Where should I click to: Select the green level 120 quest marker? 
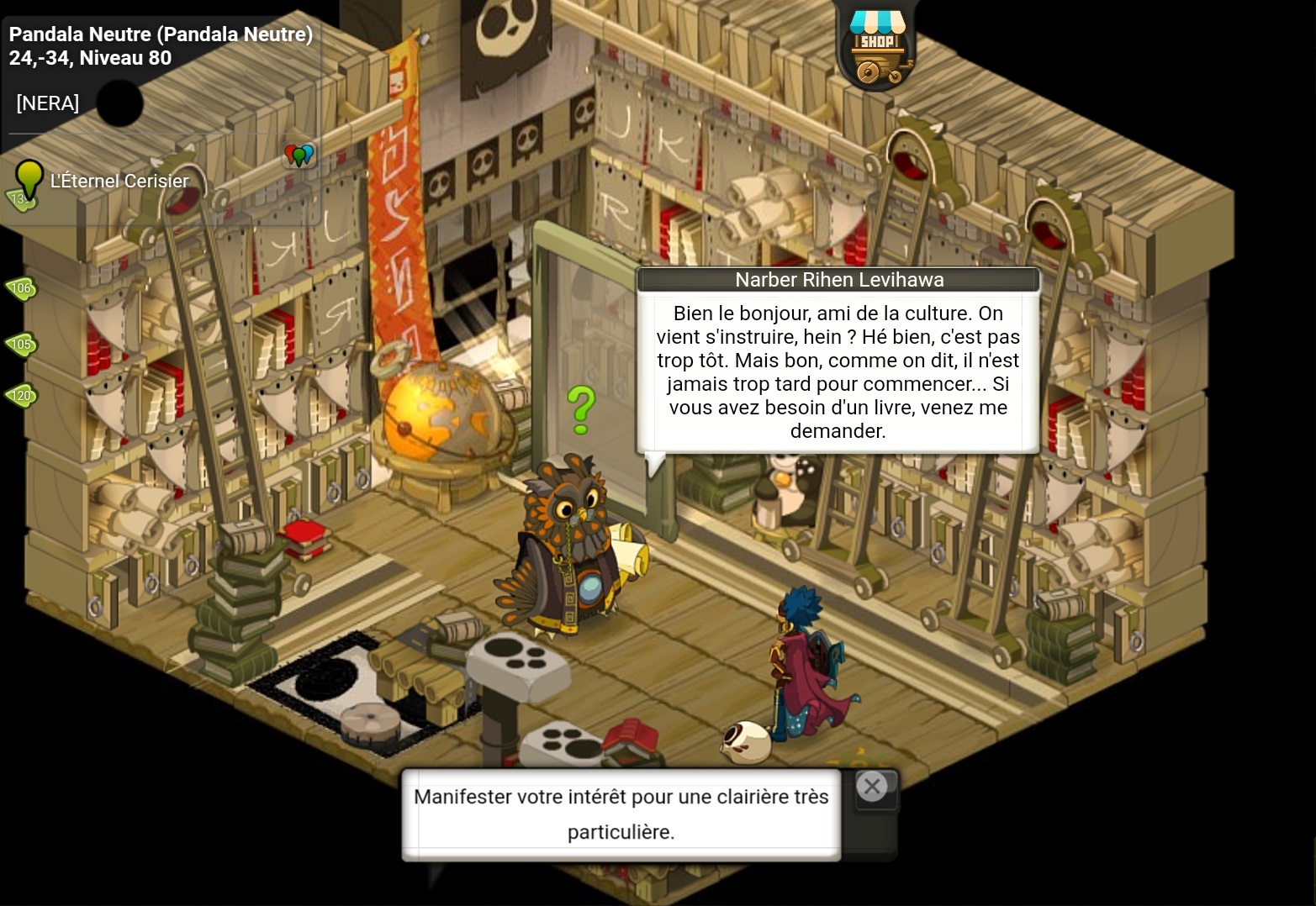pos(21,396)
